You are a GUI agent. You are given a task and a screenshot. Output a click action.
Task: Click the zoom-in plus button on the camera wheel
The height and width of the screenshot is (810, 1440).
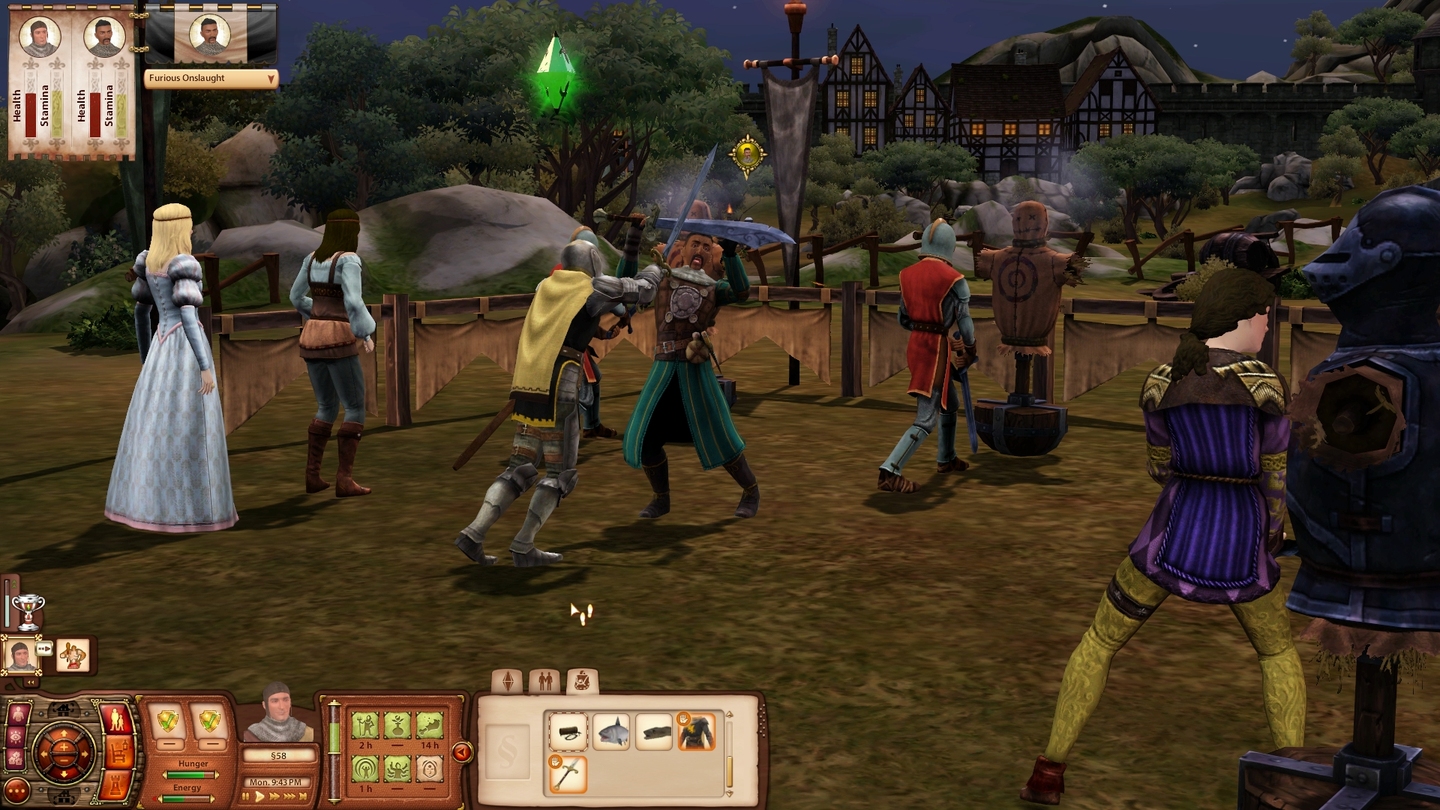coord(64,745)
